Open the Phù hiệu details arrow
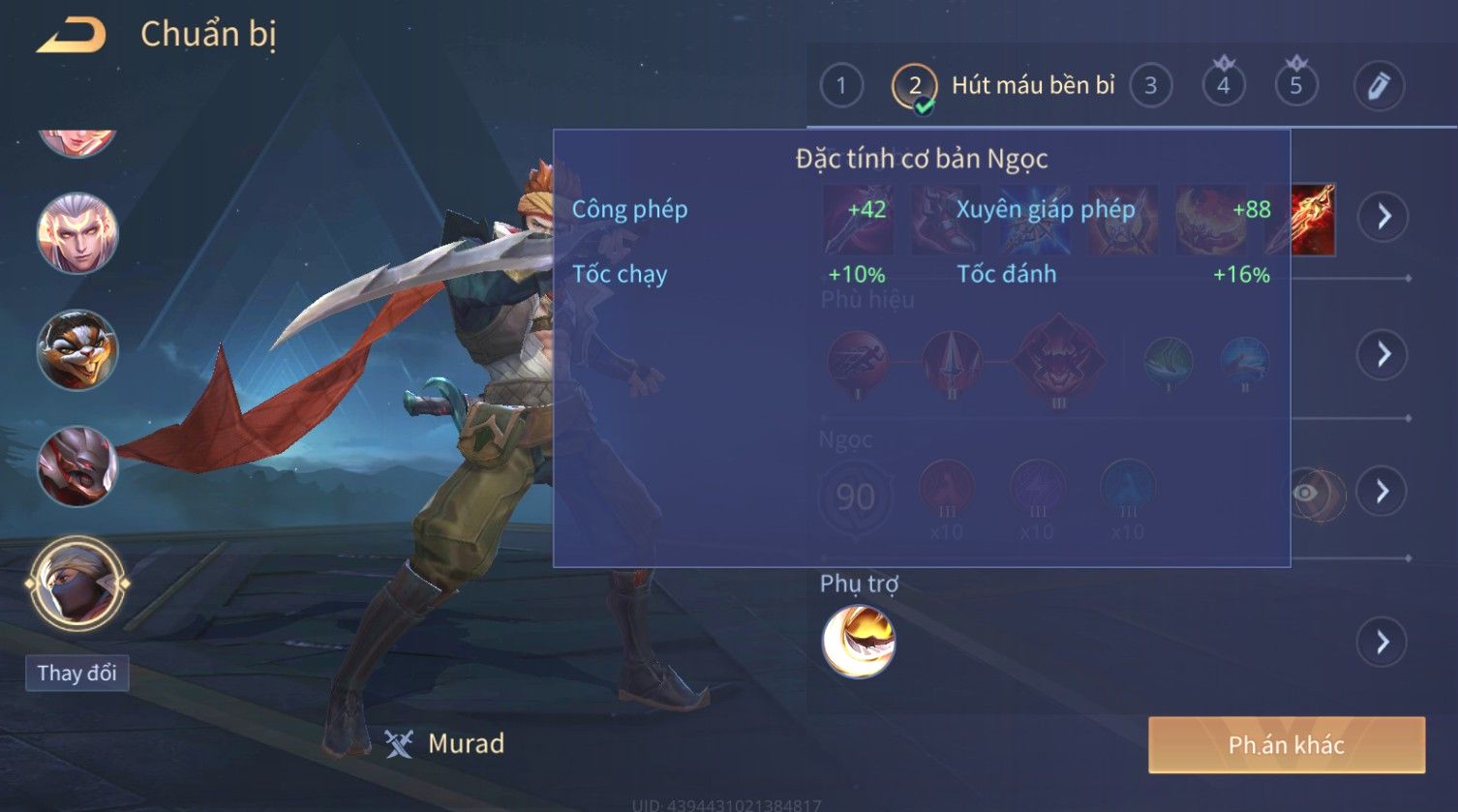Viewport: 1458px width, 812px height. click(1383, 354)
